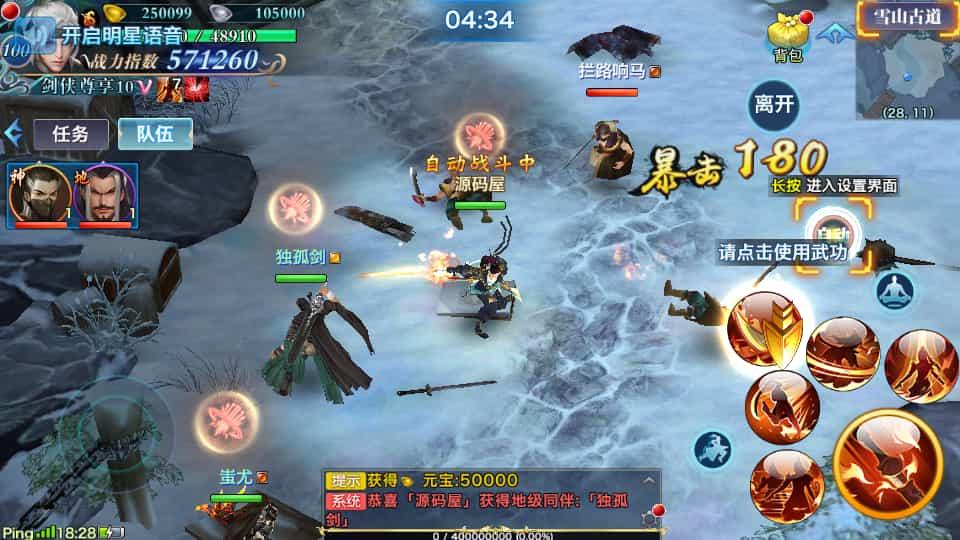Switch to the 任务 quest tab
Screen dimensions: 960x540
coord(71,133)
